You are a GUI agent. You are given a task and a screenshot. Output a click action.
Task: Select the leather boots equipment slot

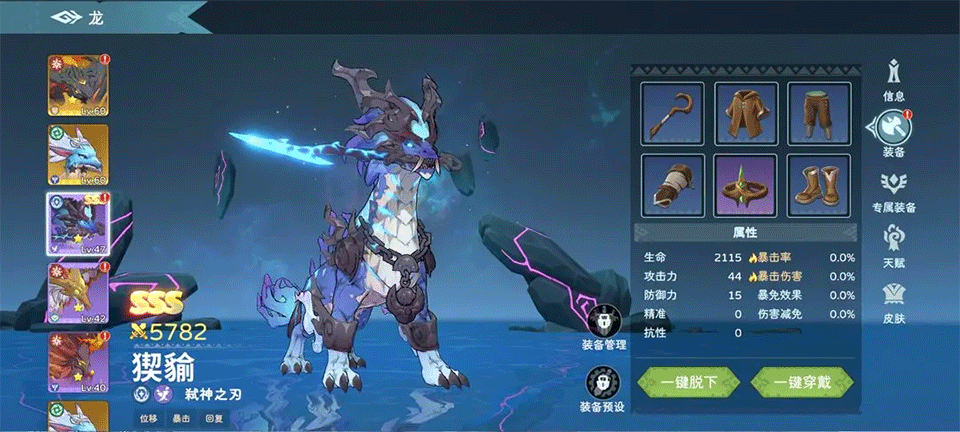(819, 185)
